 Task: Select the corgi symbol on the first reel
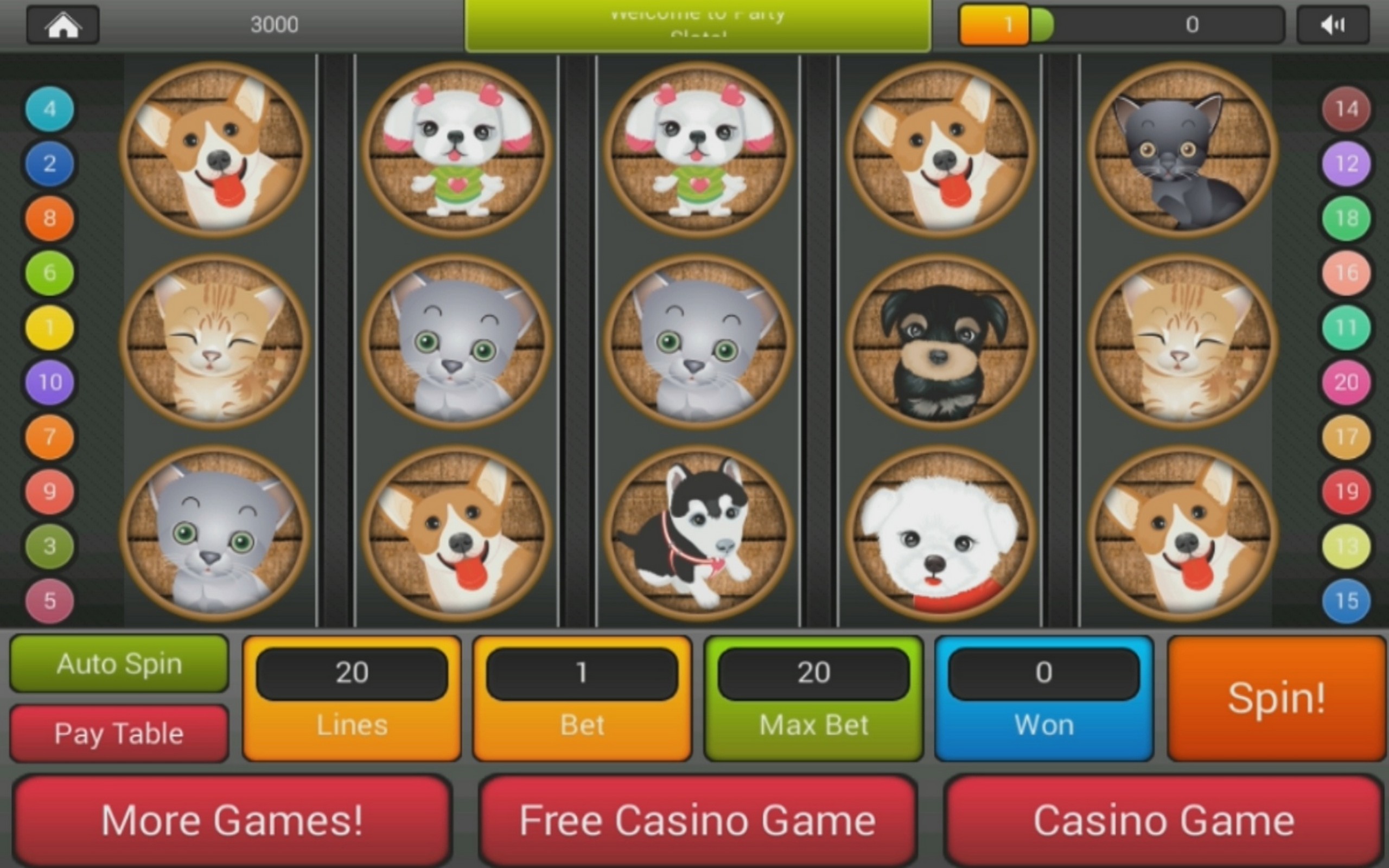click(217, 150)
